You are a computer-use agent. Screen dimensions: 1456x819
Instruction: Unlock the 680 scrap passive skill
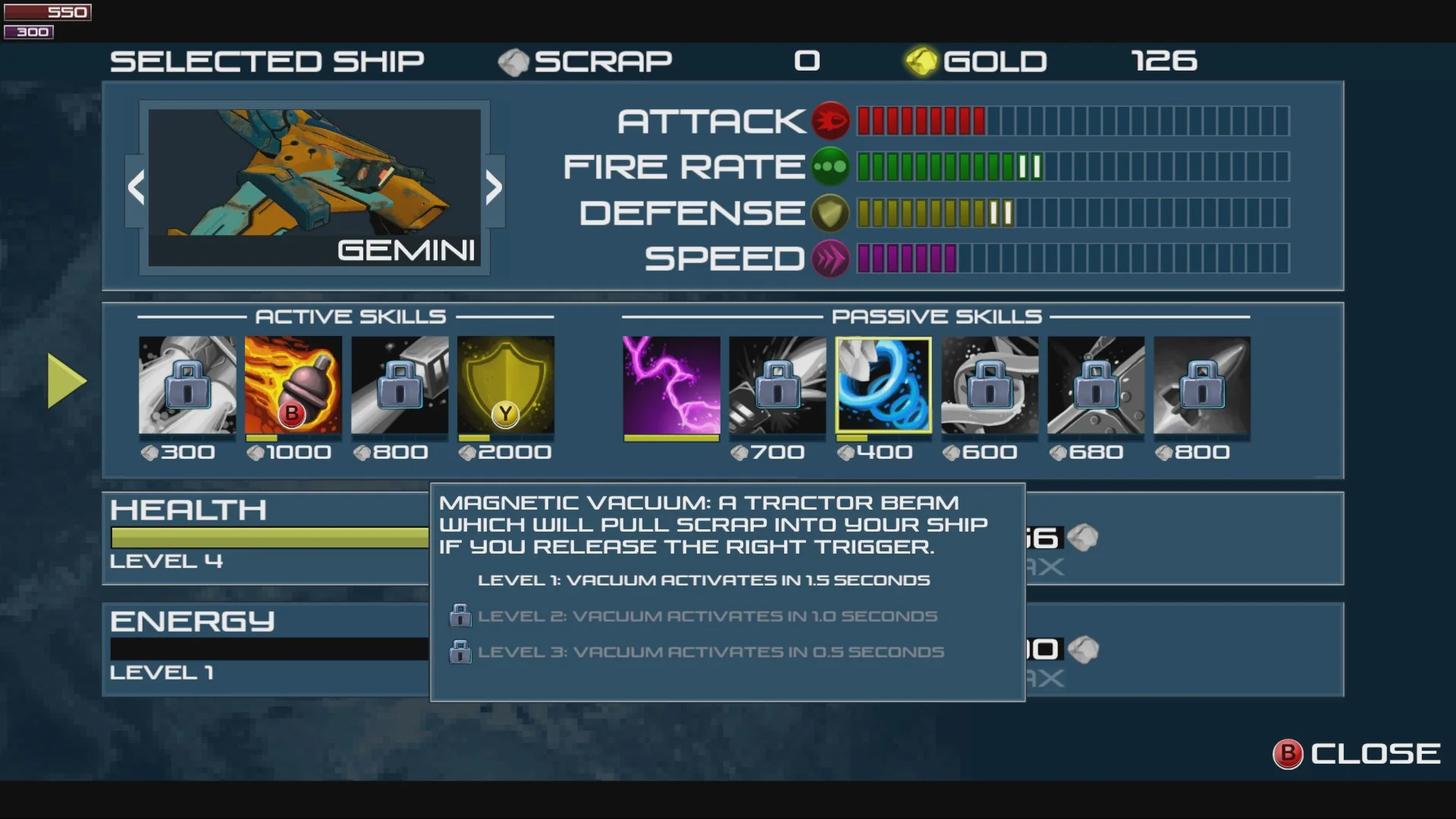point(1096,385)
